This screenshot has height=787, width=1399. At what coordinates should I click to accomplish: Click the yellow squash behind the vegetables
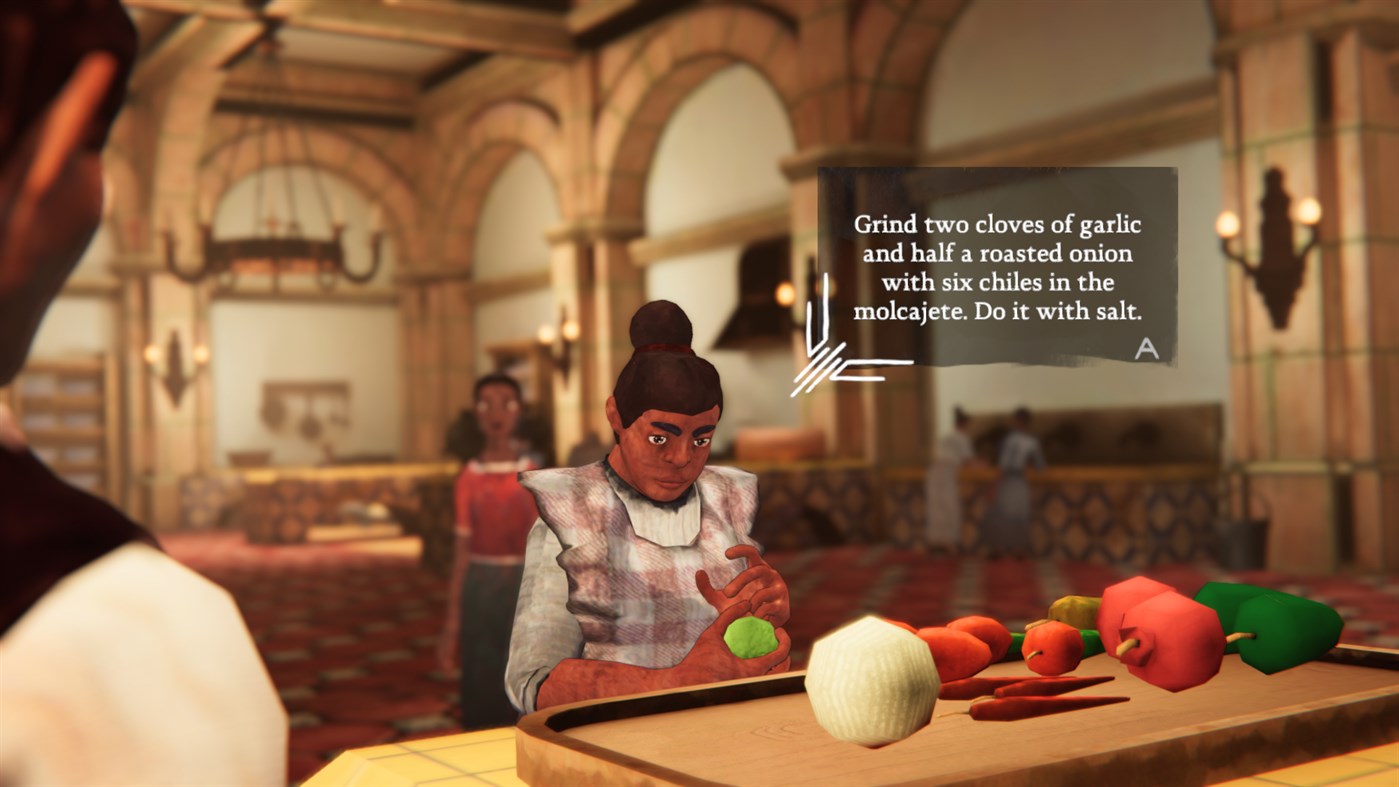tap(1075, 610)
